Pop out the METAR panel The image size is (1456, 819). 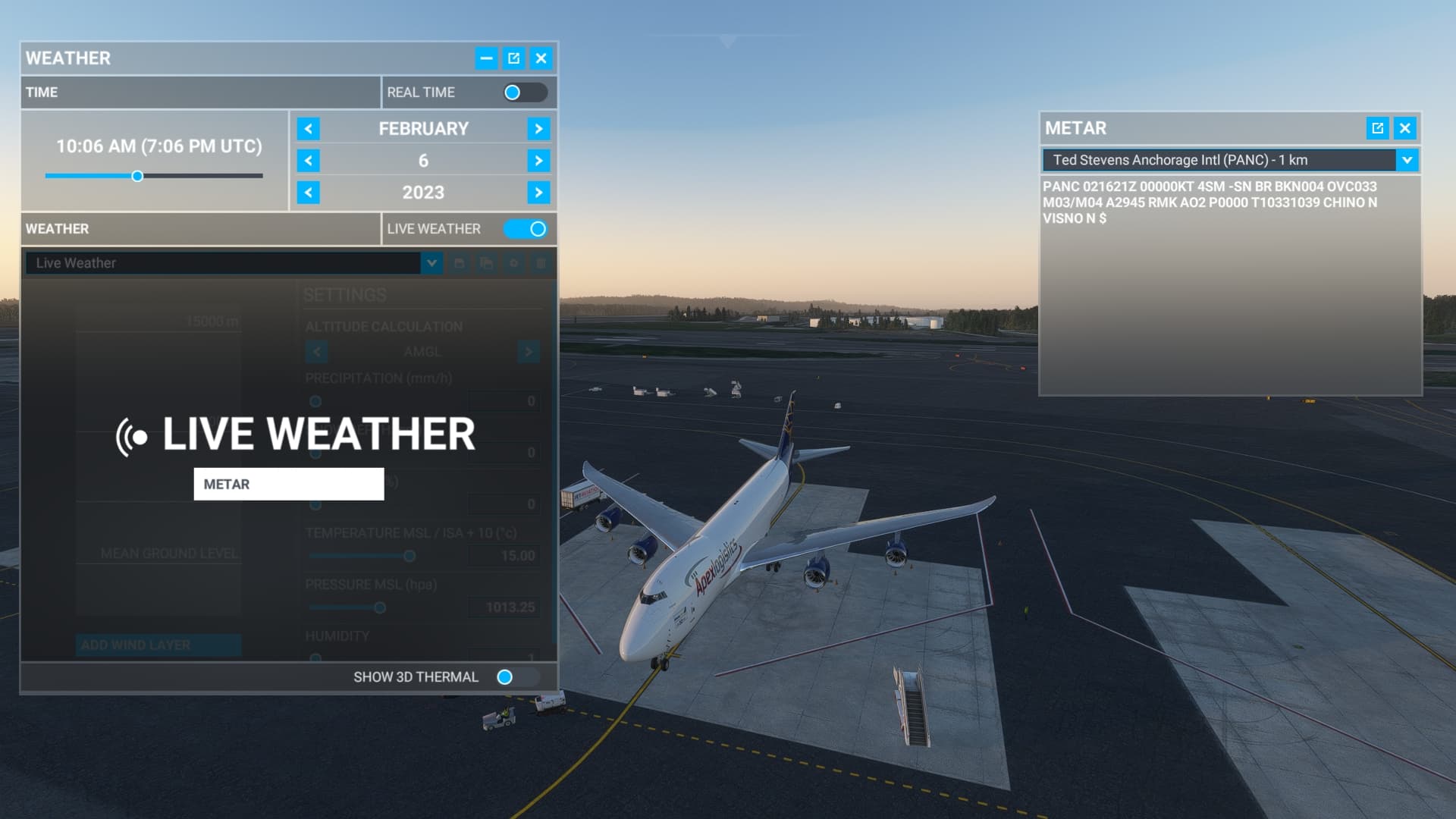1376,128
